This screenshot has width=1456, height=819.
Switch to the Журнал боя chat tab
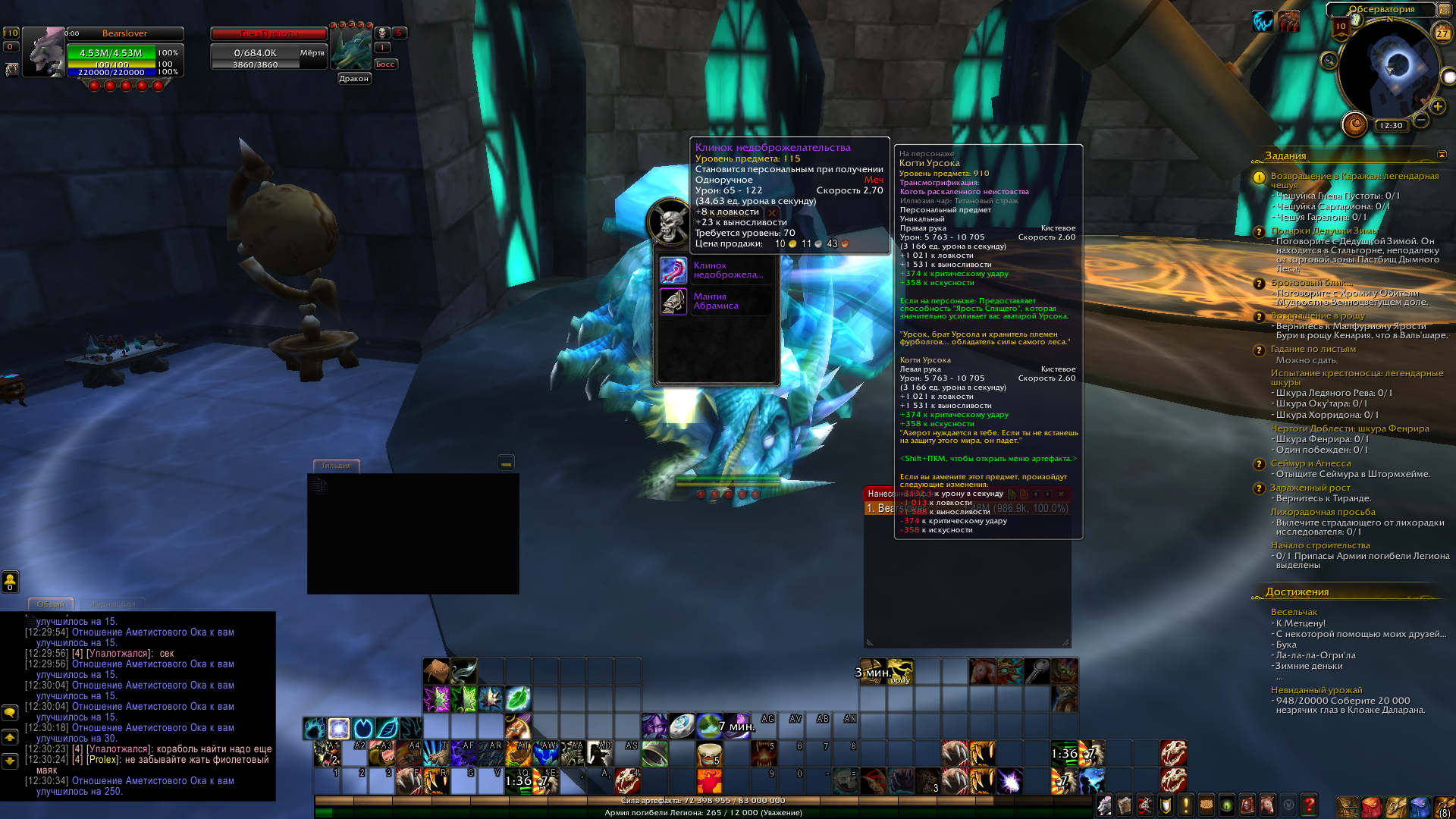point(112,604)
